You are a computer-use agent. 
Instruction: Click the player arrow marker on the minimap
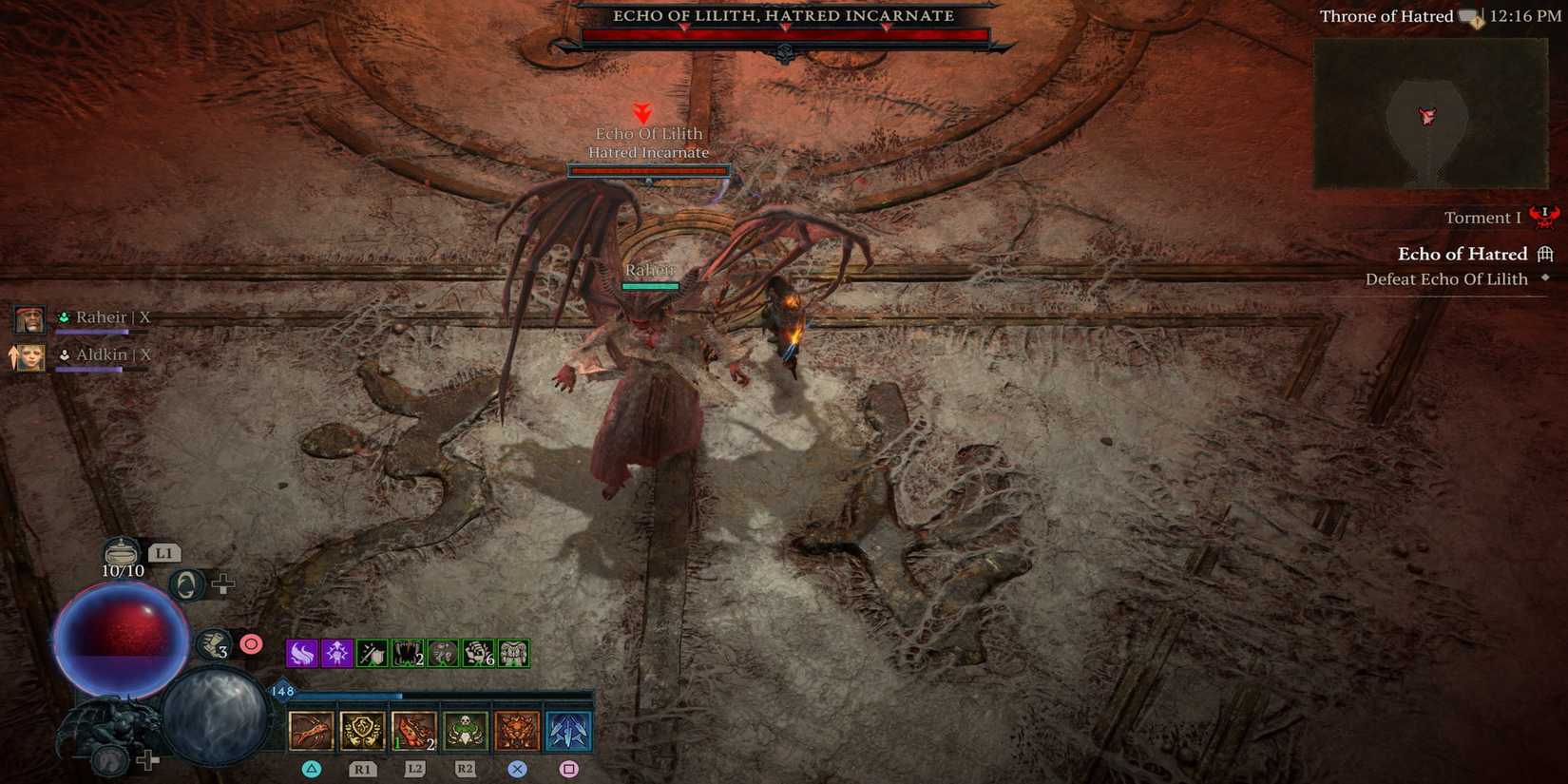1426,116
